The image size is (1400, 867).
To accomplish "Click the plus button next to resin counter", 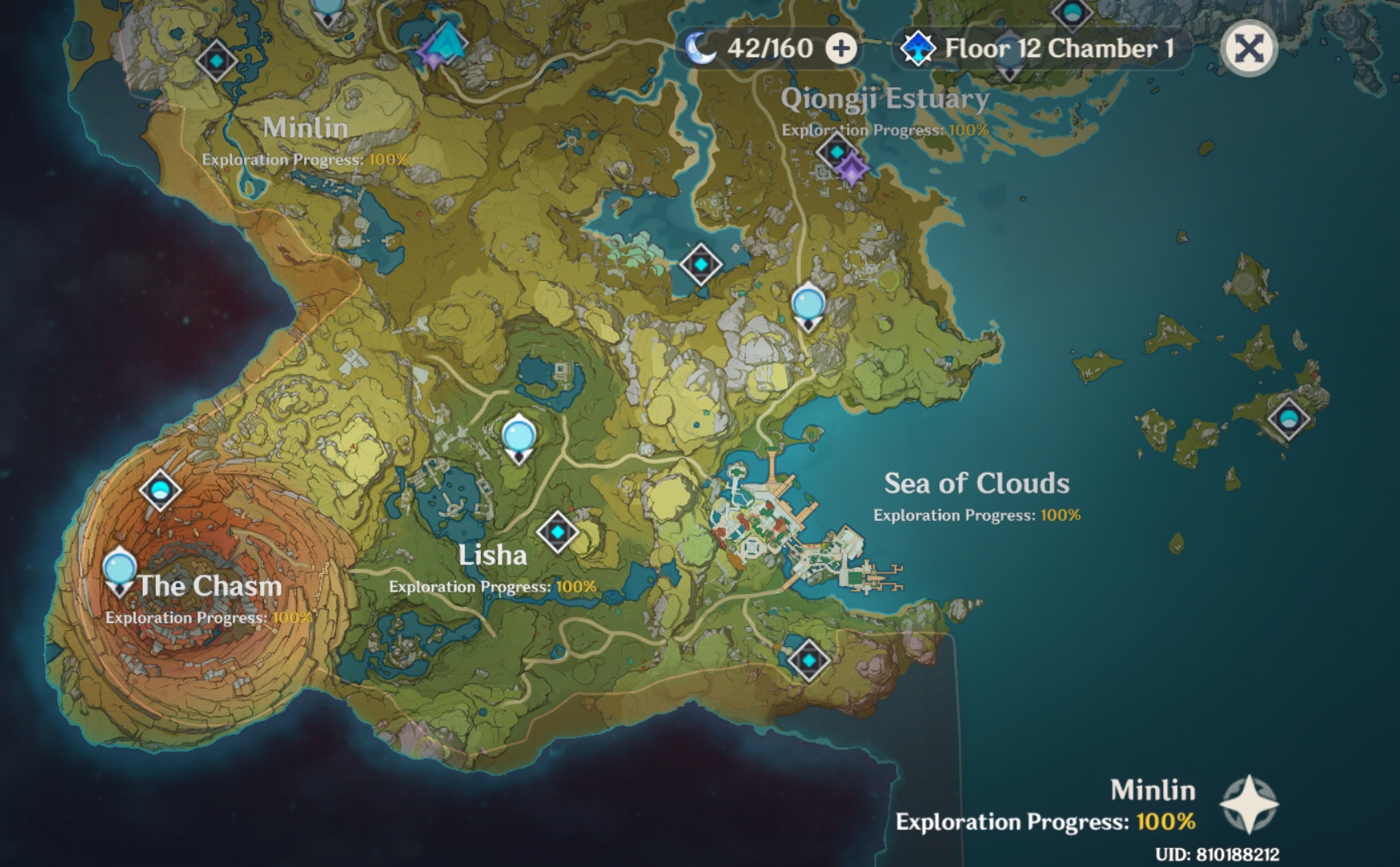I will pos(841,48).
